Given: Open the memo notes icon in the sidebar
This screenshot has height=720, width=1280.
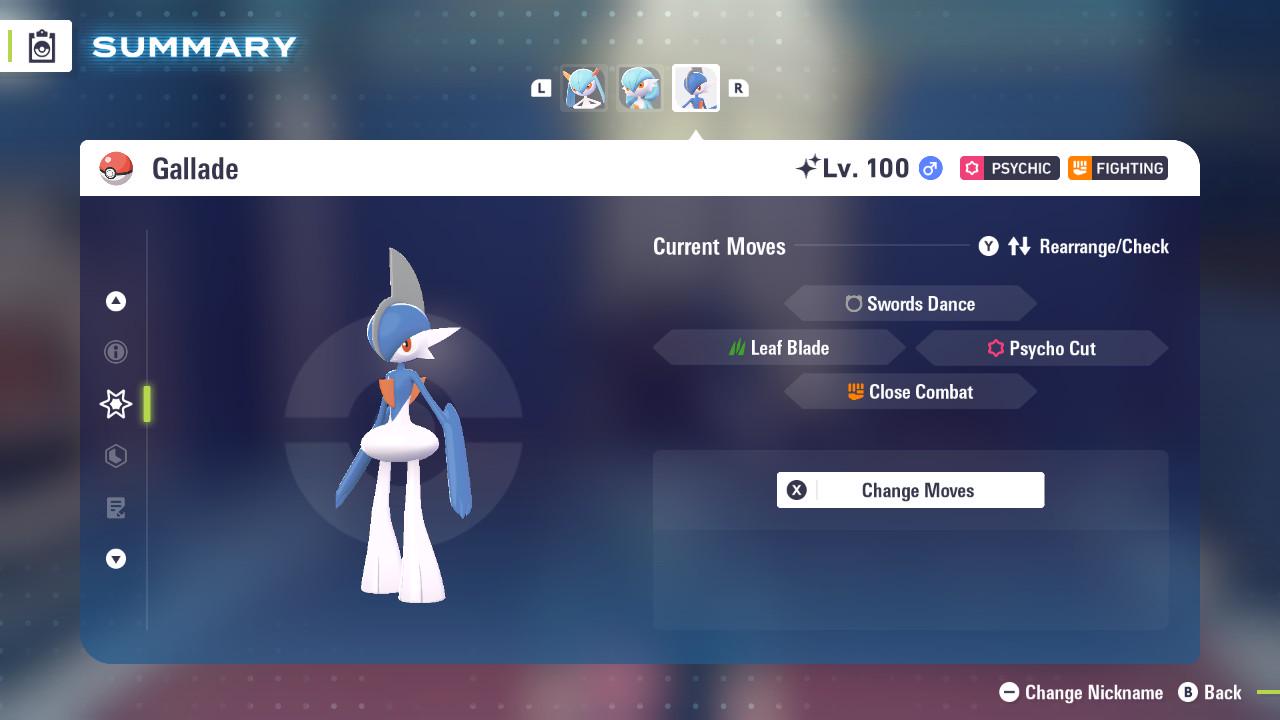Looking at the screenshot, I should click(116, 508).
